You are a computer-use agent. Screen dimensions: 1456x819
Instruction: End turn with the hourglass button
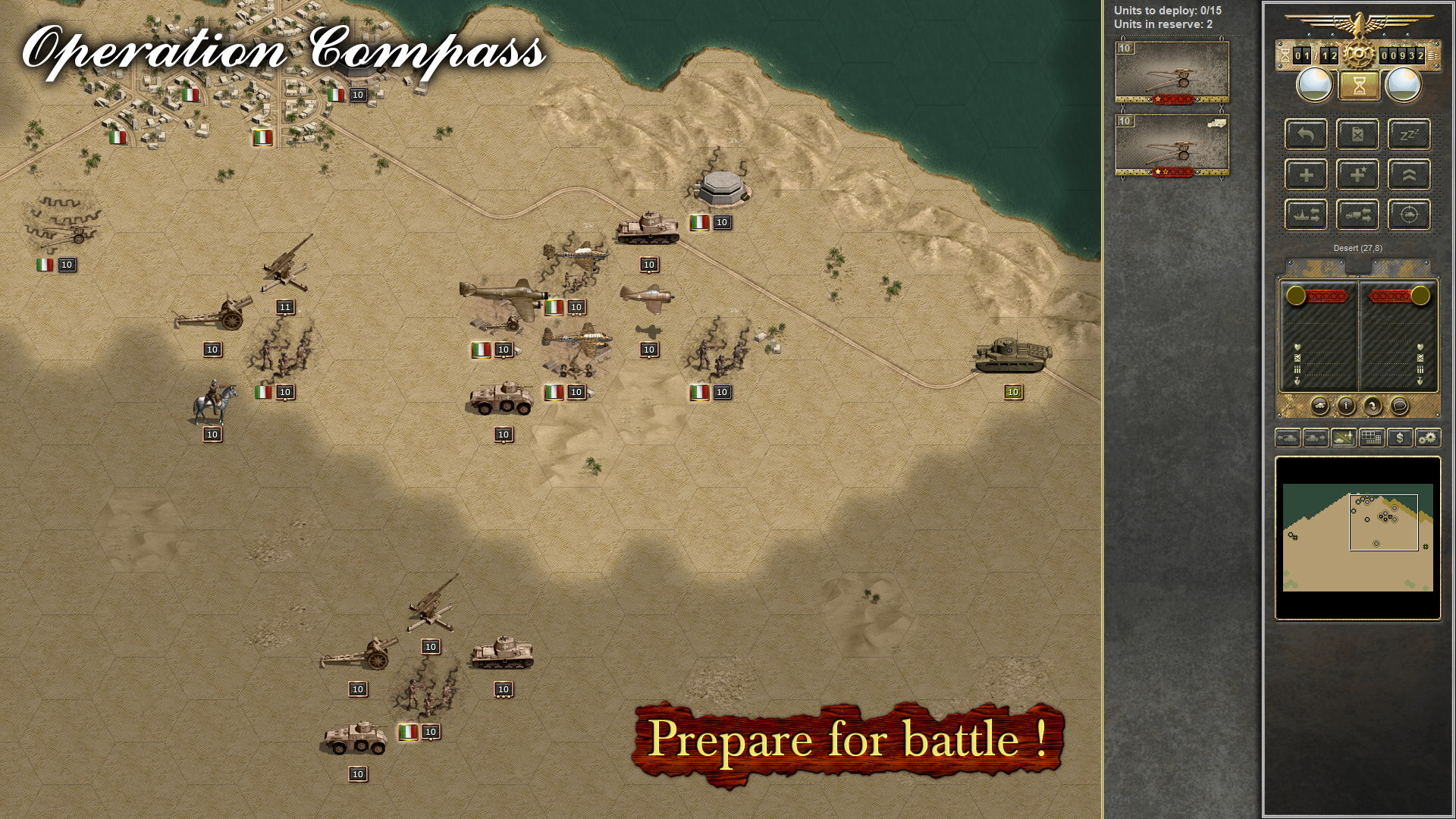(1358, 86)
